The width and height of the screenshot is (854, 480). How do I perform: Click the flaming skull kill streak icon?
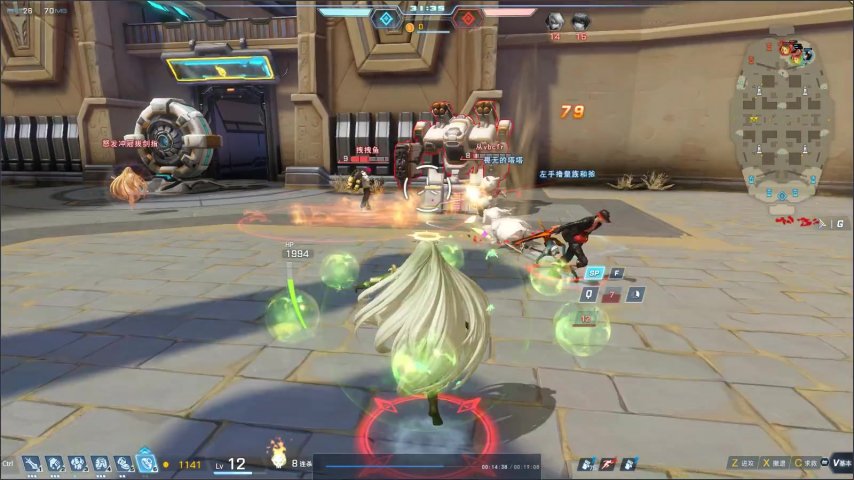click(x=277, y=457)
